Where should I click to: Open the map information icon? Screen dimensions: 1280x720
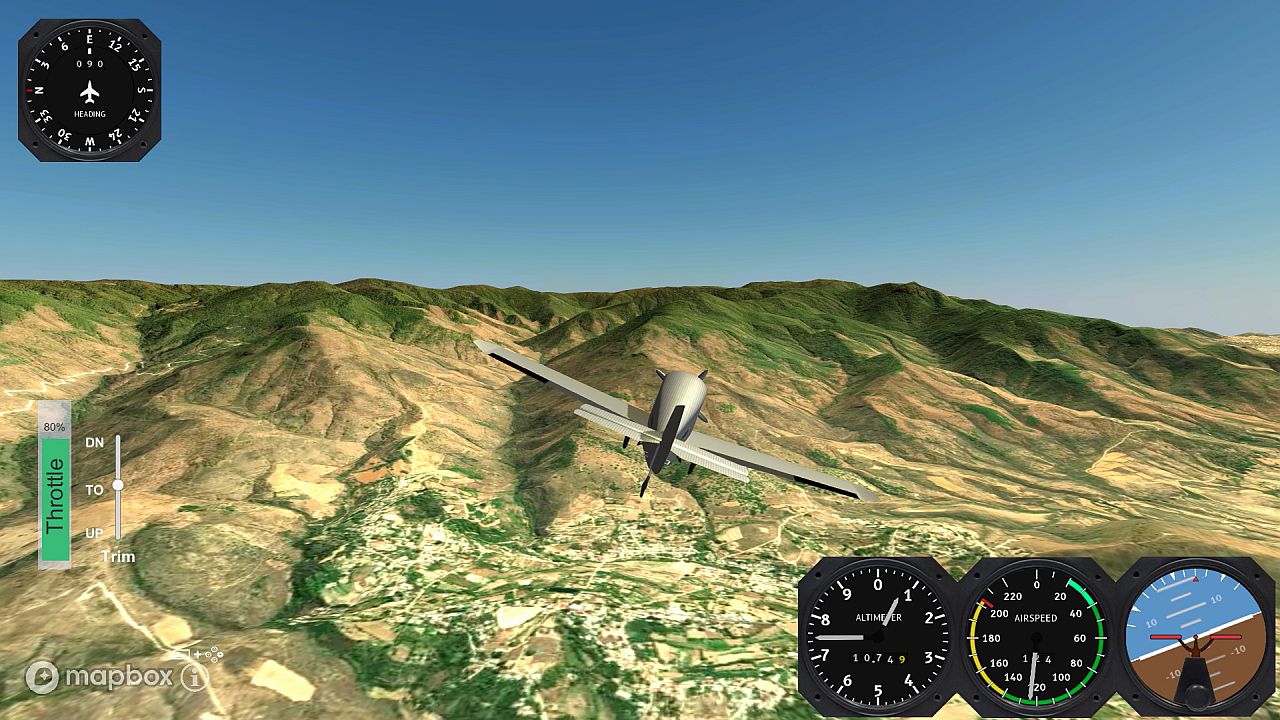[x=192, y=677]
